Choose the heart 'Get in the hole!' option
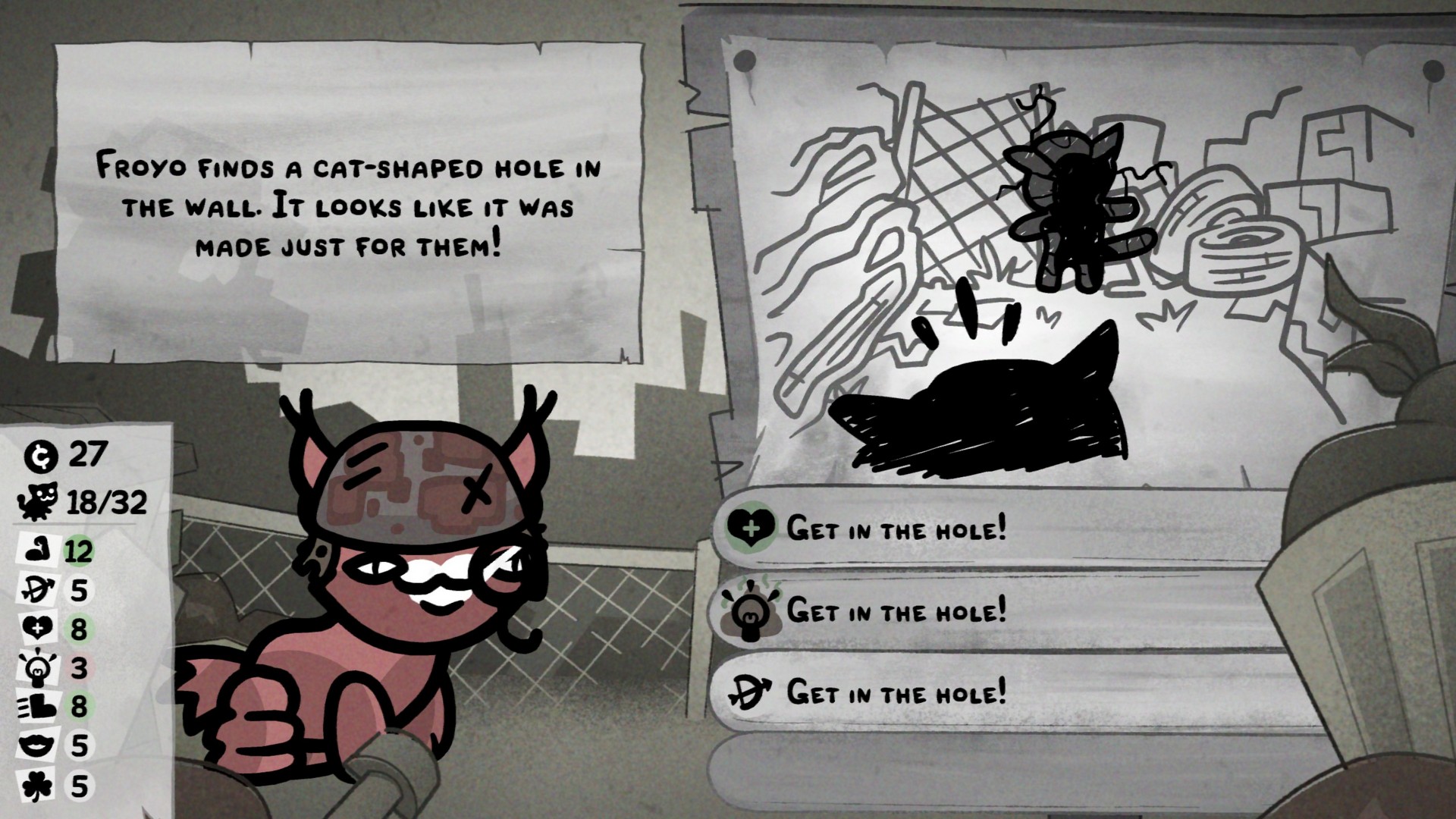 (895, 529)
